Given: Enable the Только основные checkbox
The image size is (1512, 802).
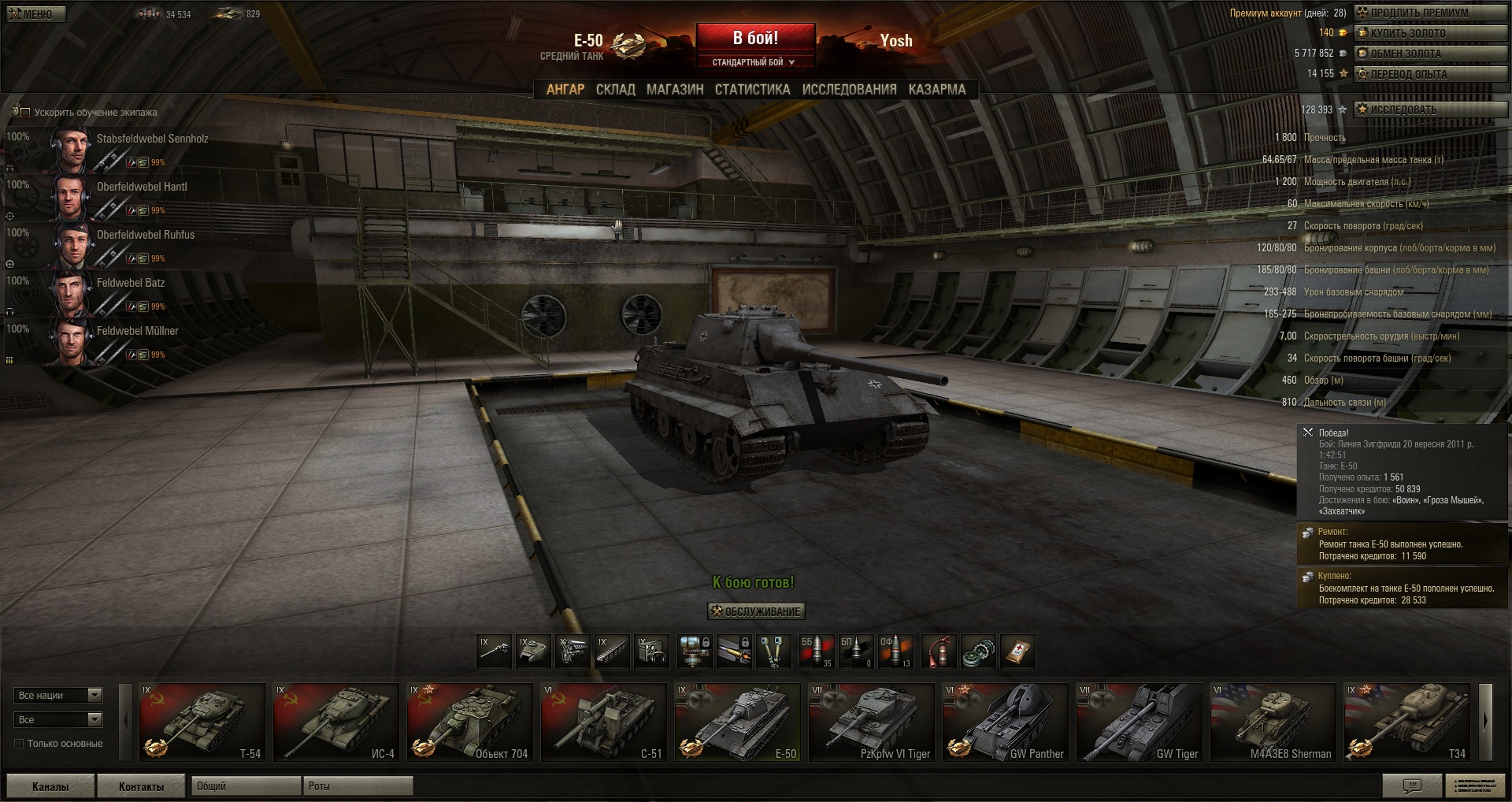Looking at the screenshot, I should coord(20,744).
